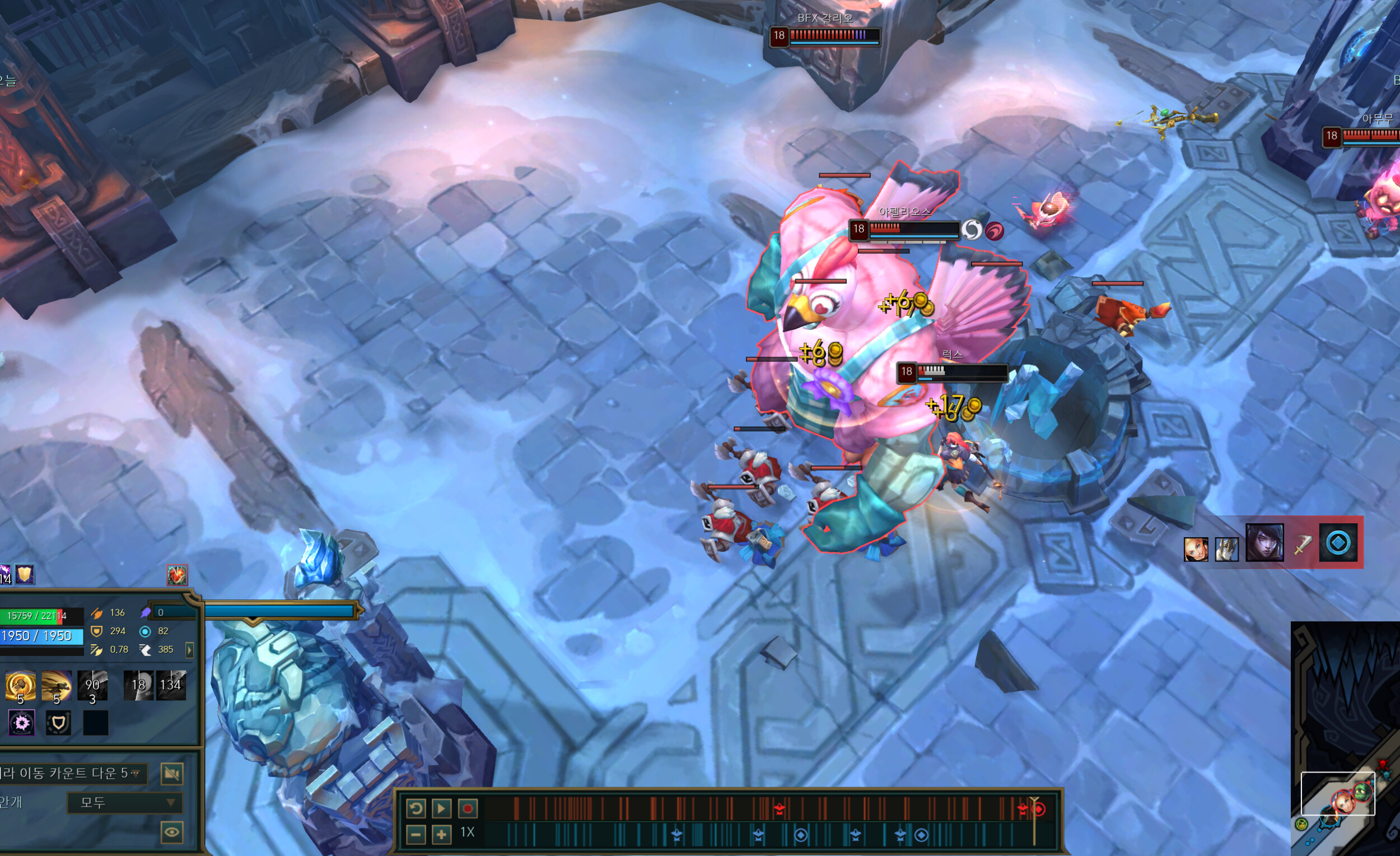1400x856 pixels.
Task: Decrease playback speed with the minus button
Action: pyautogui.click(x=416, y=834)
